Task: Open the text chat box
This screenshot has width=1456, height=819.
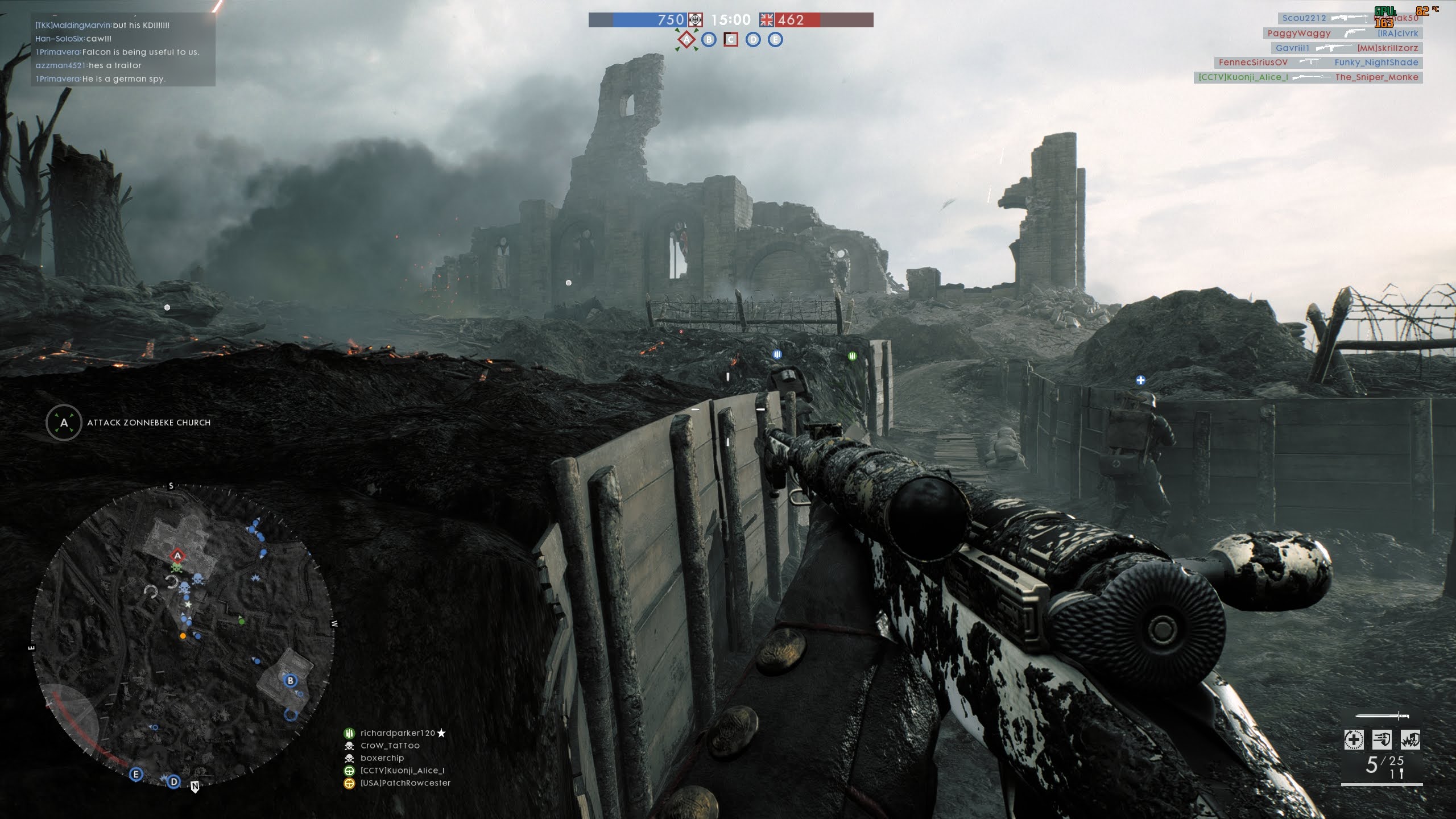Action: pos(123,52)
